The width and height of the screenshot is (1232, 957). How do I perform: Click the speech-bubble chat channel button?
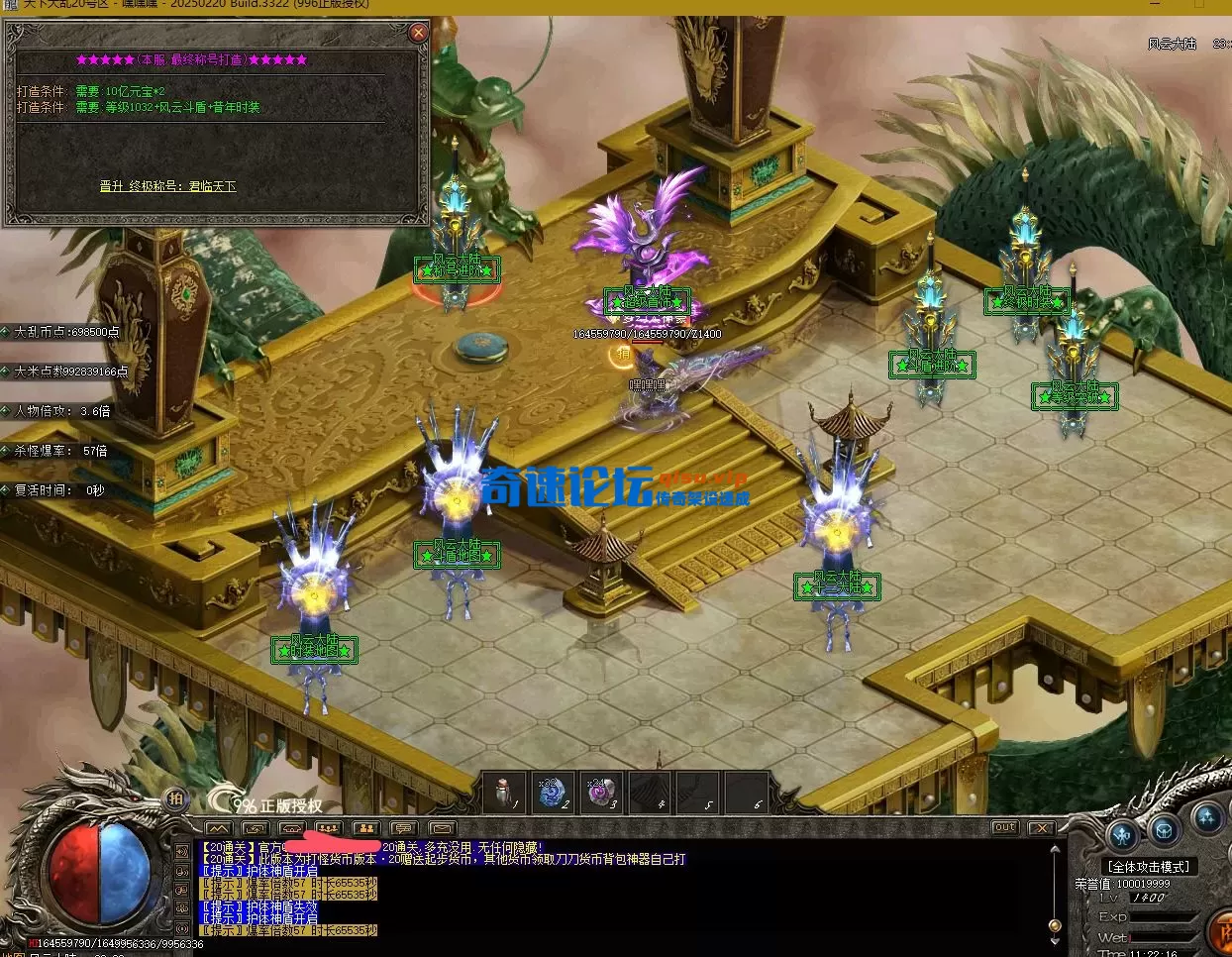click(403, 828)
